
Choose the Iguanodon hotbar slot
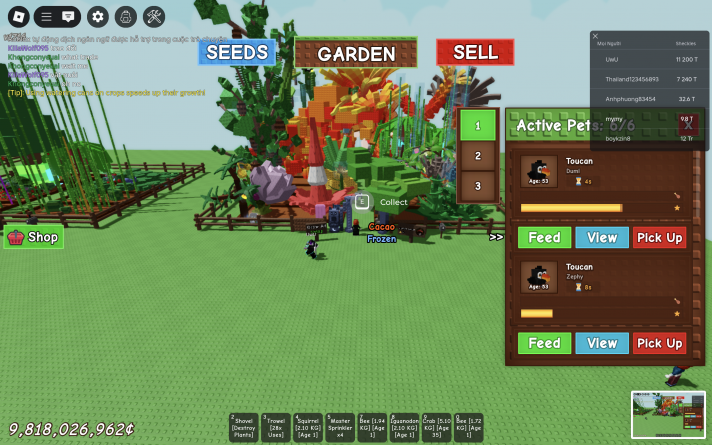click(404, 428)
